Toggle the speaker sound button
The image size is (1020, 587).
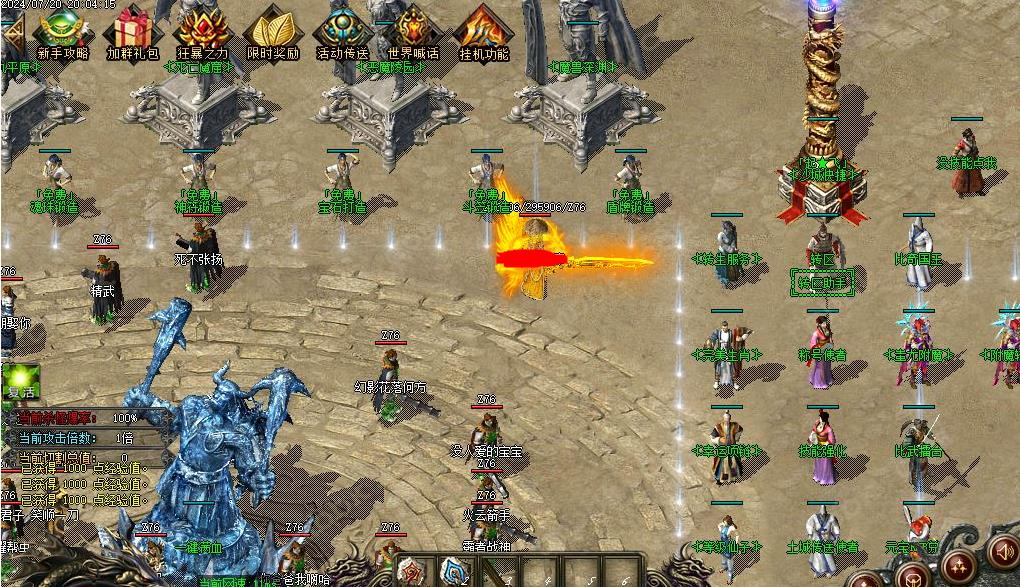click(x=1002, y=551)
